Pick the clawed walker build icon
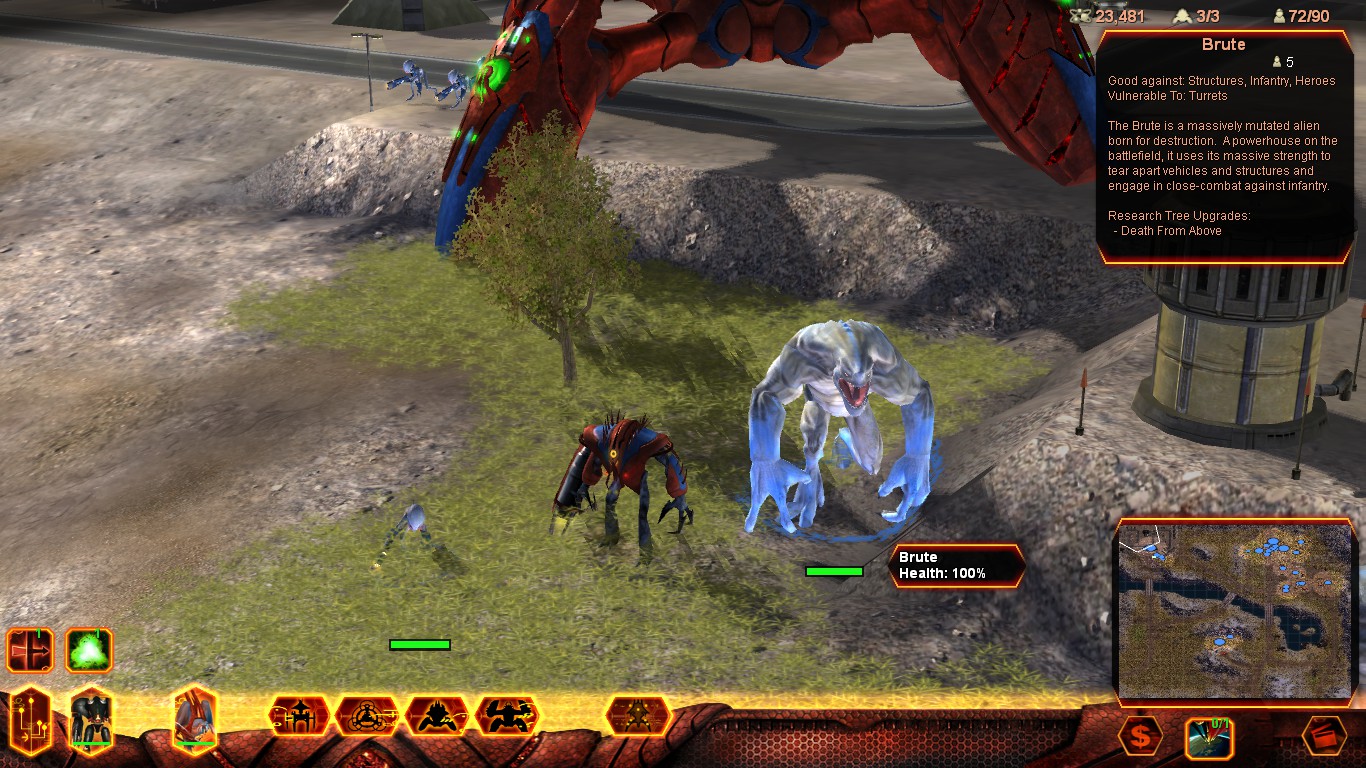This screenshot has height=768, width=1366. tap(507, 716)
